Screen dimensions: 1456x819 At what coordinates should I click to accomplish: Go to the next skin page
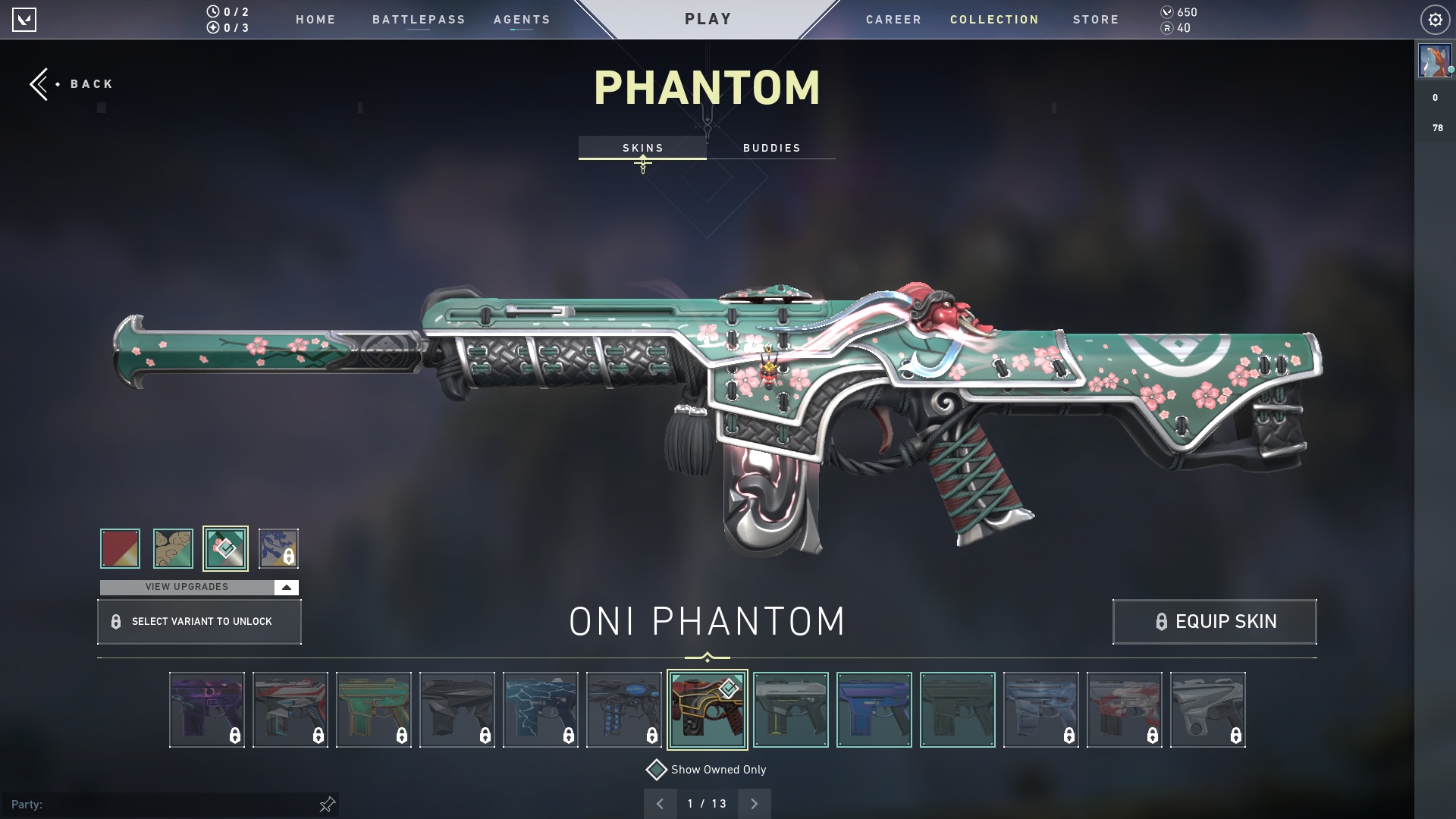point(754,804)
